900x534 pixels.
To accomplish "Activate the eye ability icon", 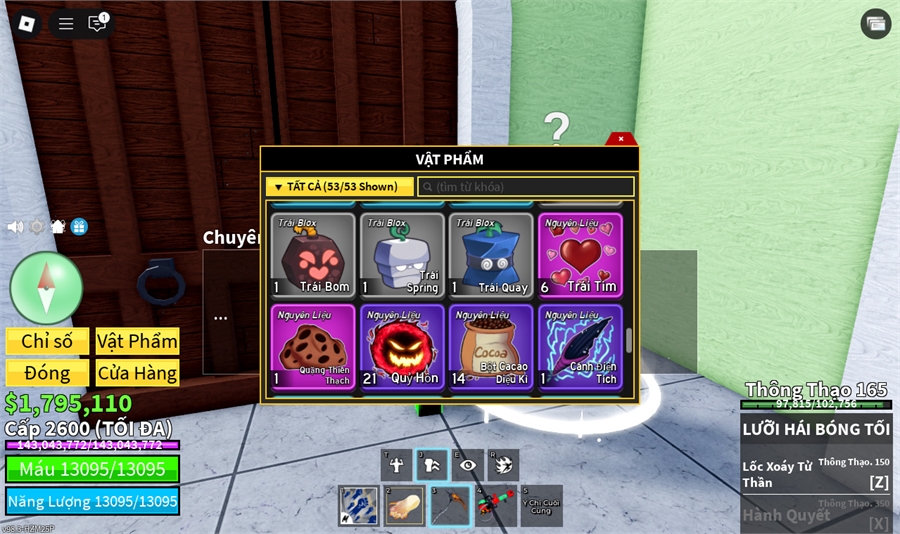I will tap(467, 464).
